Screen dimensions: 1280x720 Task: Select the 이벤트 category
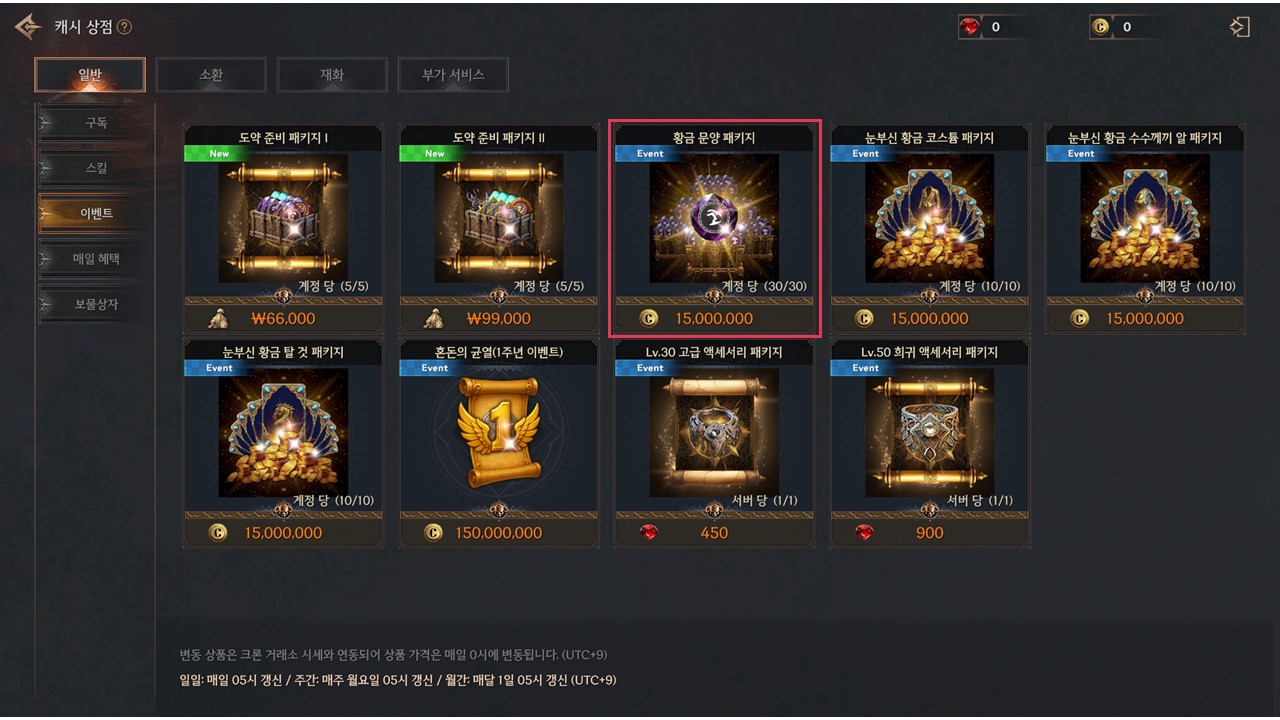coord(96,213)
